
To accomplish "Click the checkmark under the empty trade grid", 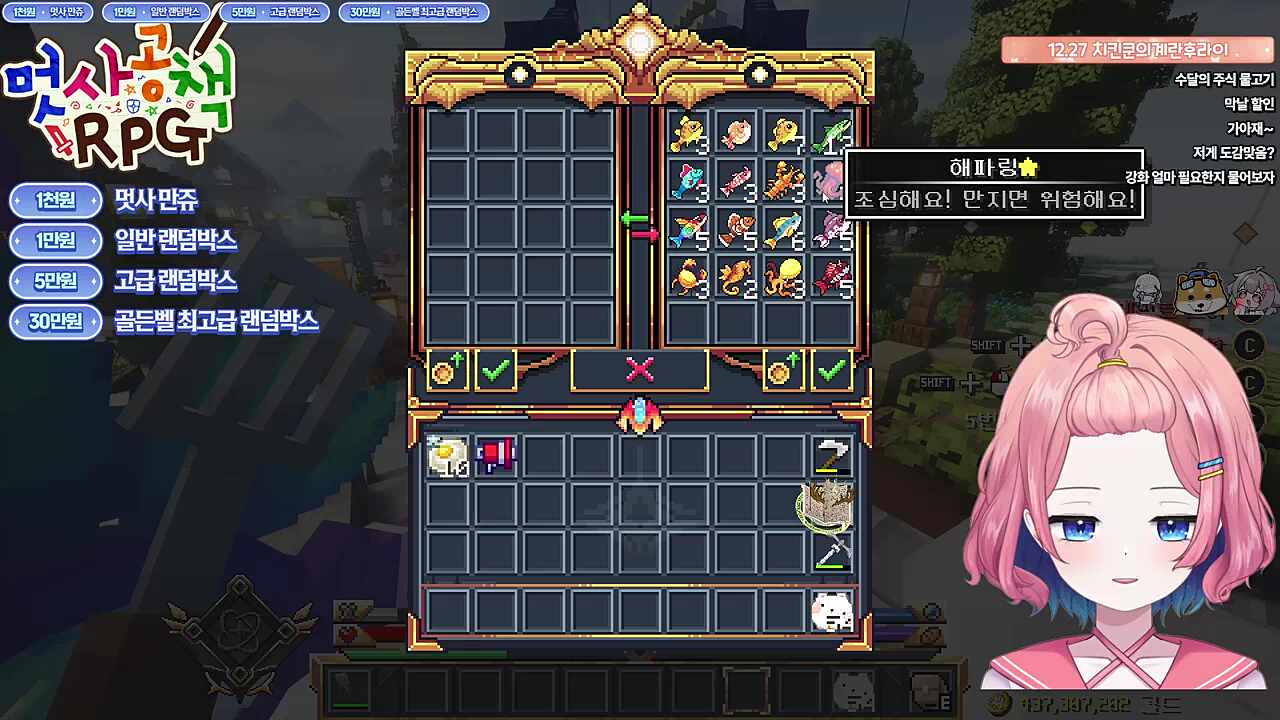I will pyautogui.click(x=495, y=370).
